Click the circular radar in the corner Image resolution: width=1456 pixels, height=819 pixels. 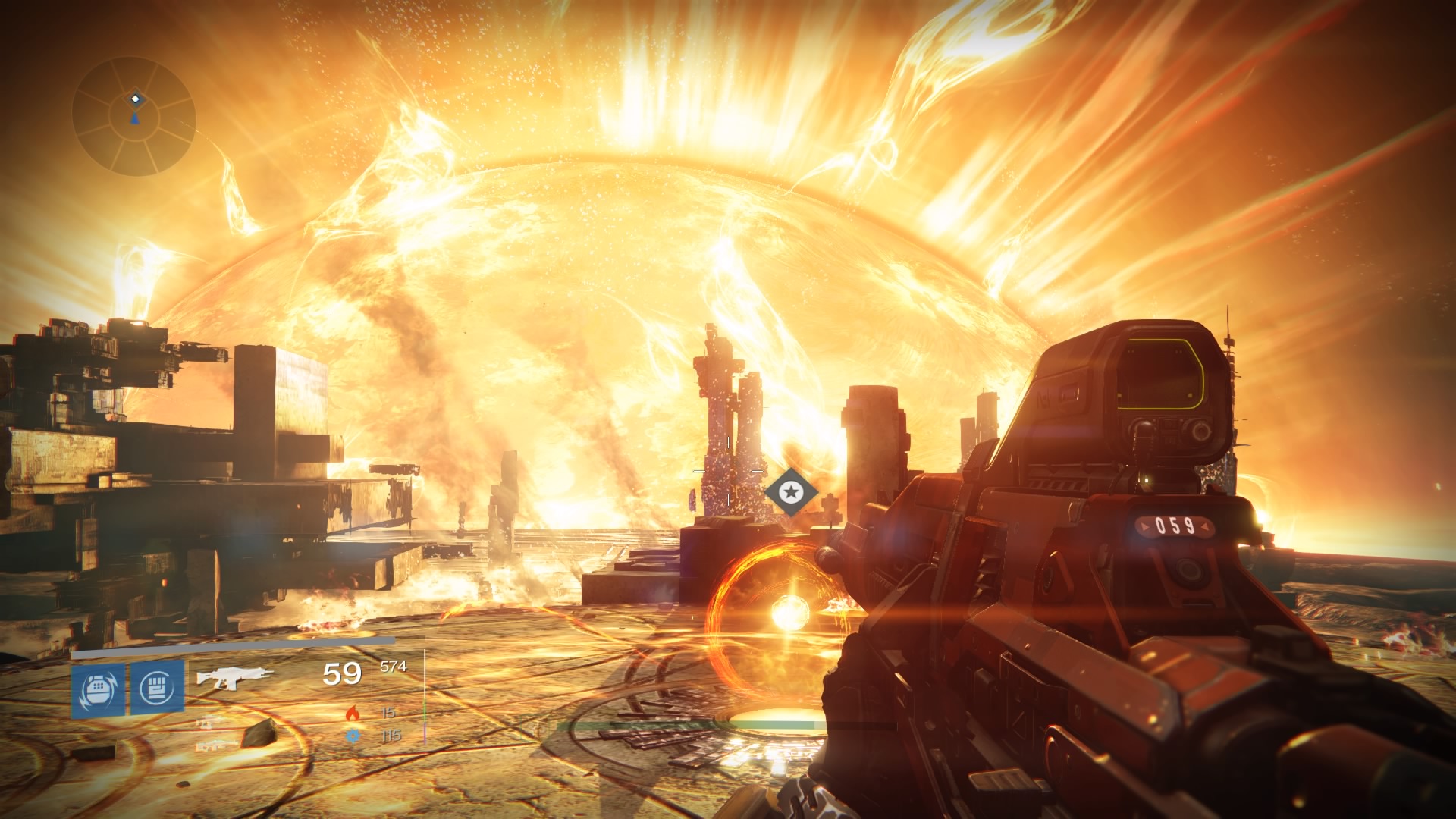coord(134,116)
